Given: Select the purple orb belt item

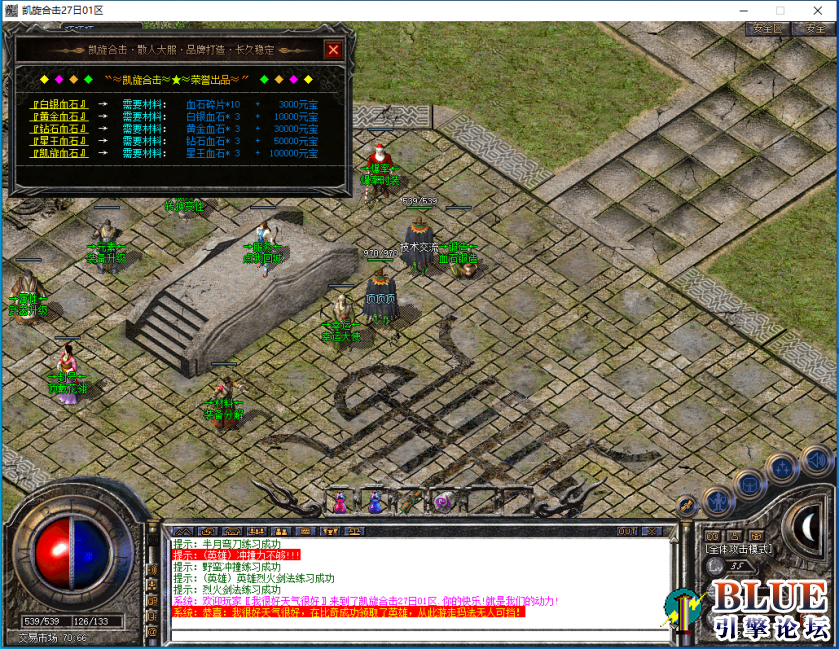Looking at the screenshot, I should pyautogui.click(x=443, y=501).
